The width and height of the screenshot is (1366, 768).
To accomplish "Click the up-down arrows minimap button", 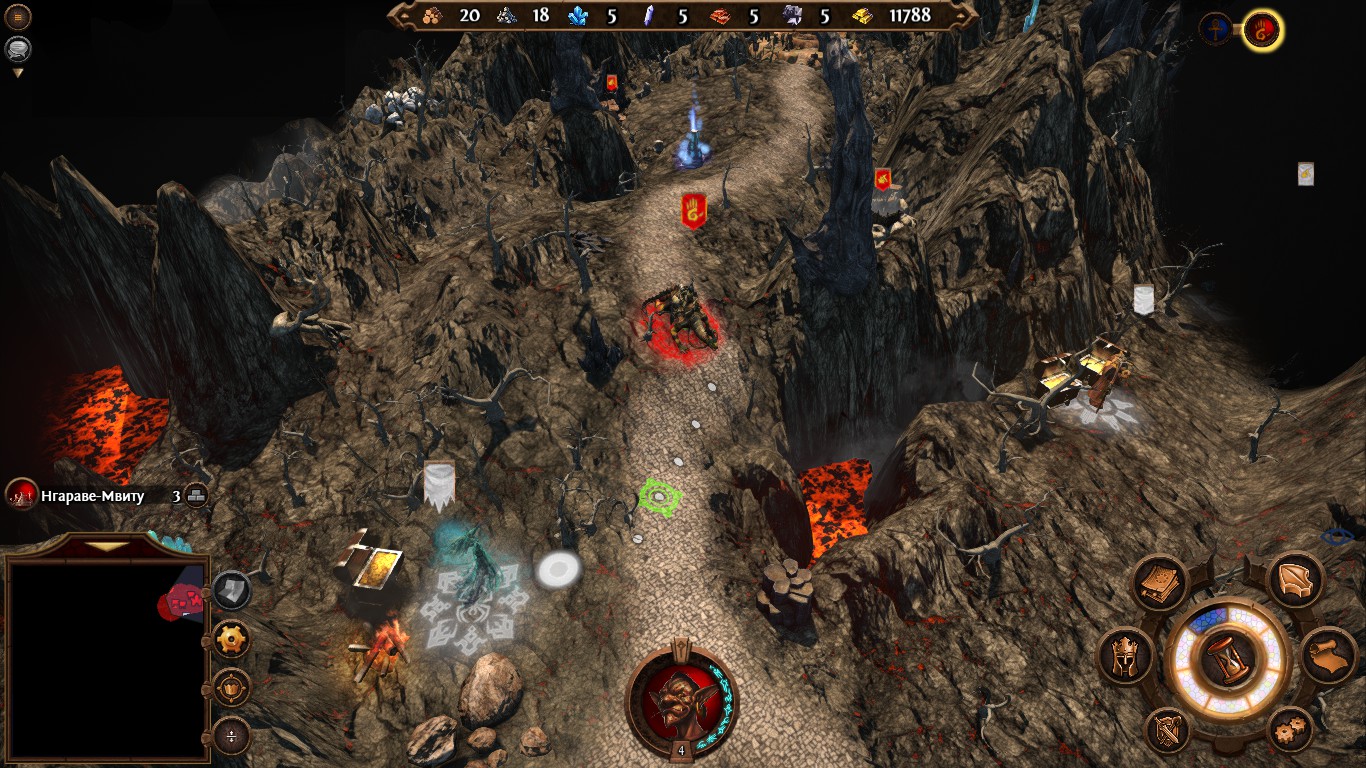I will point(232,737).
